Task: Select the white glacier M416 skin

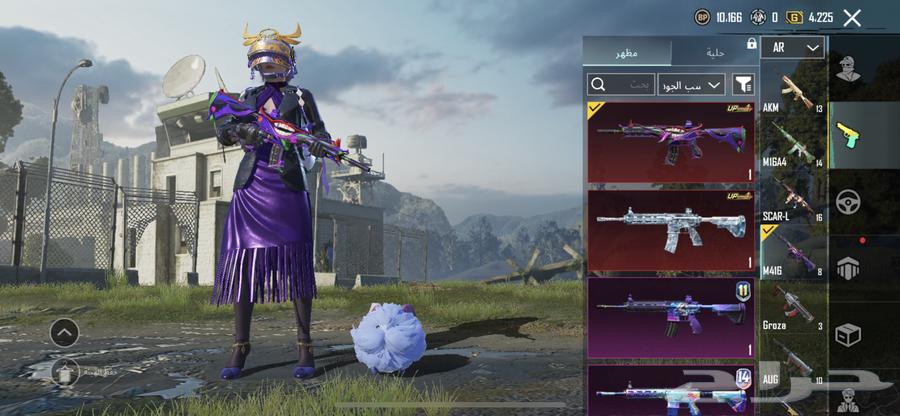Action: pos(671,229)
